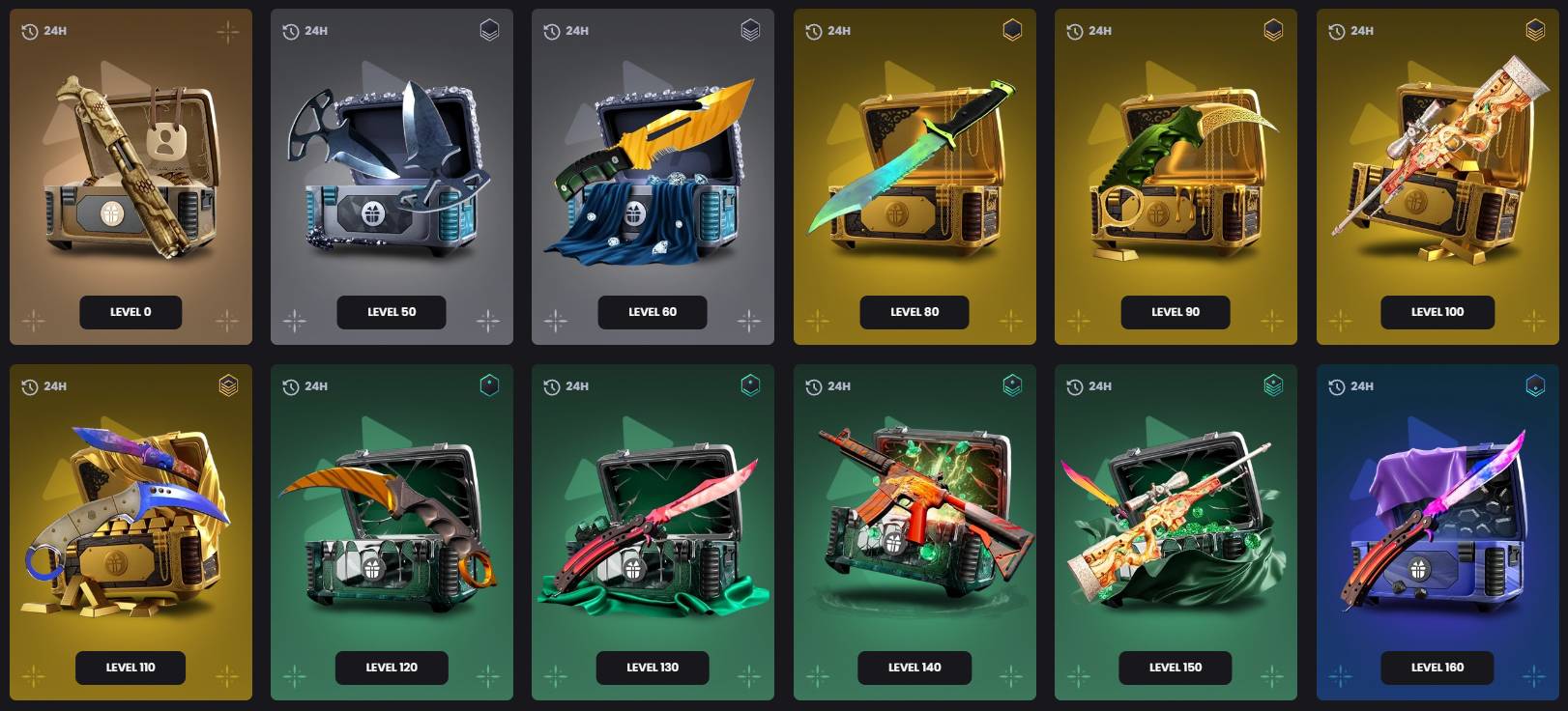Image resolution: width=1568 pixels, height=711 pixels.
Task: Click the stacked-layers rarity icon on Level 60 card
Action: click(751, 30)
